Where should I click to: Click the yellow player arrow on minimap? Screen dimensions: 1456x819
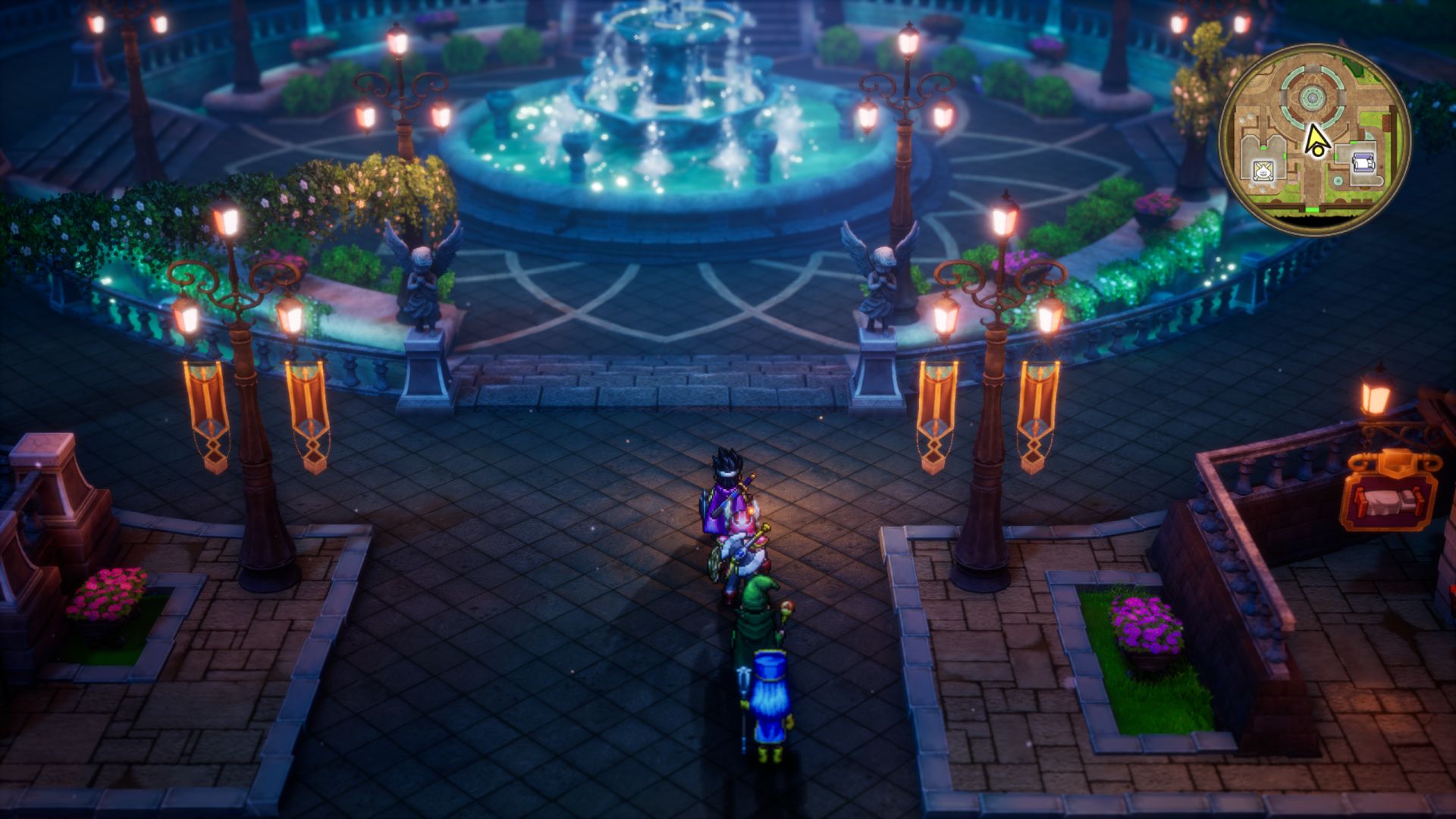pos(1315,140)
